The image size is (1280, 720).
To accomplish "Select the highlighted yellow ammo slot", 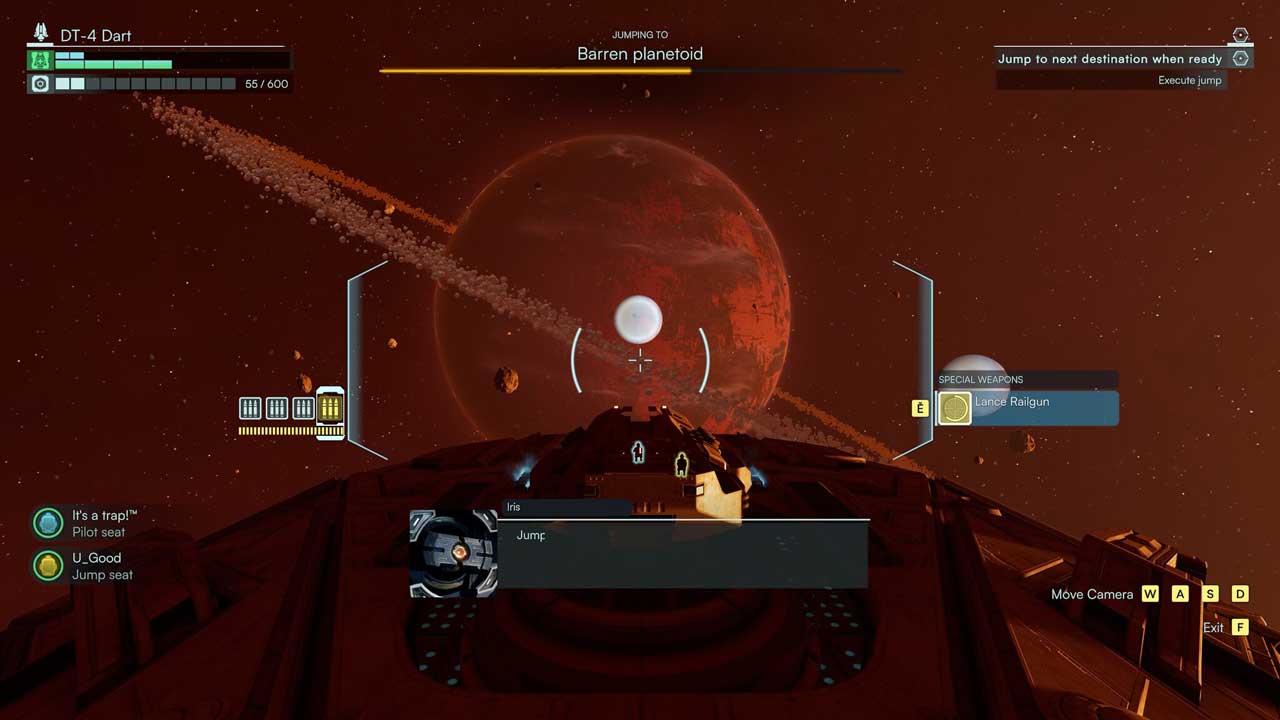I will coord(330,407).
